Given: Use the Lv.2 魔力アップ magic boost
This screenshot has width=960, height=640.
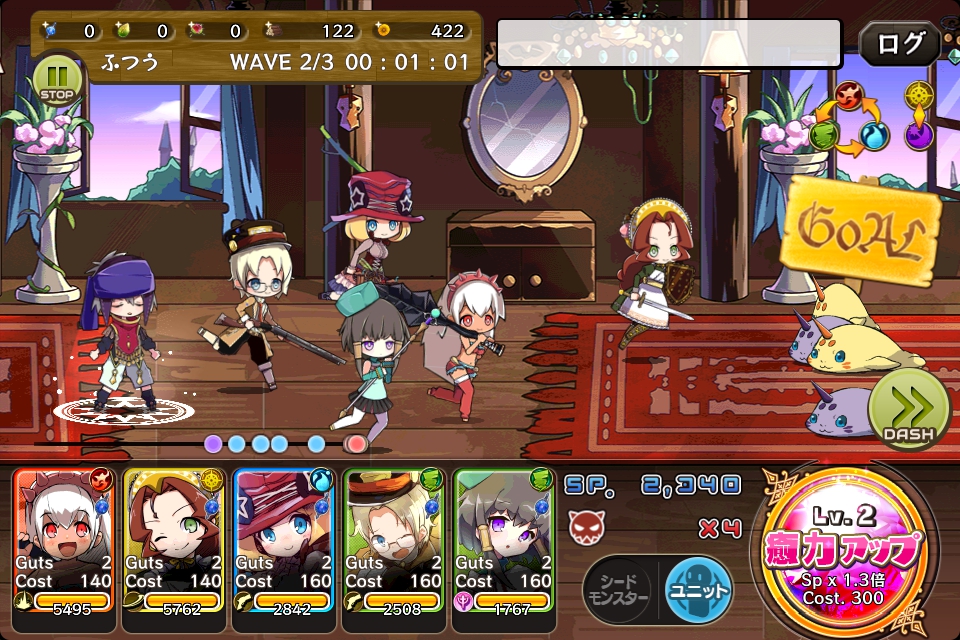Looking at the screenshot, I should (x=847, y=553).
